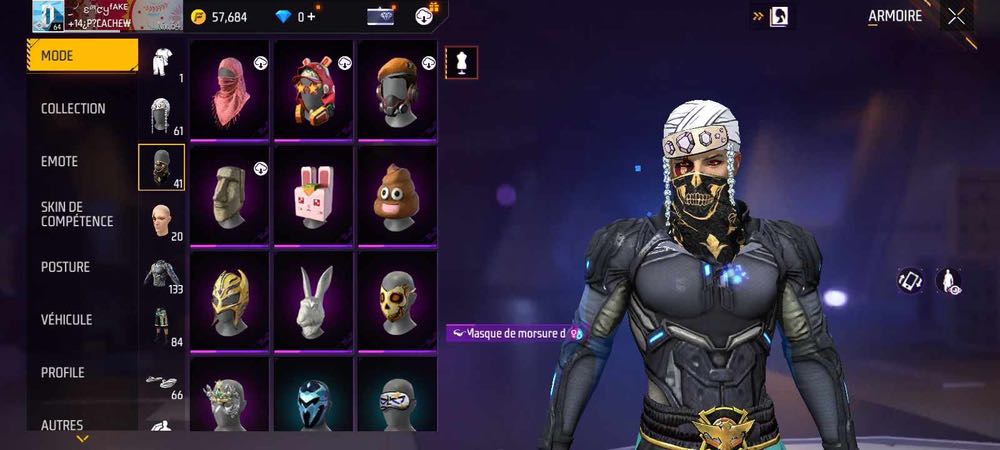Image resolution: width=1000 pixels, height=450 pixels.
Task: Toggle the mannequin preview icon
Action: point(461,62)
